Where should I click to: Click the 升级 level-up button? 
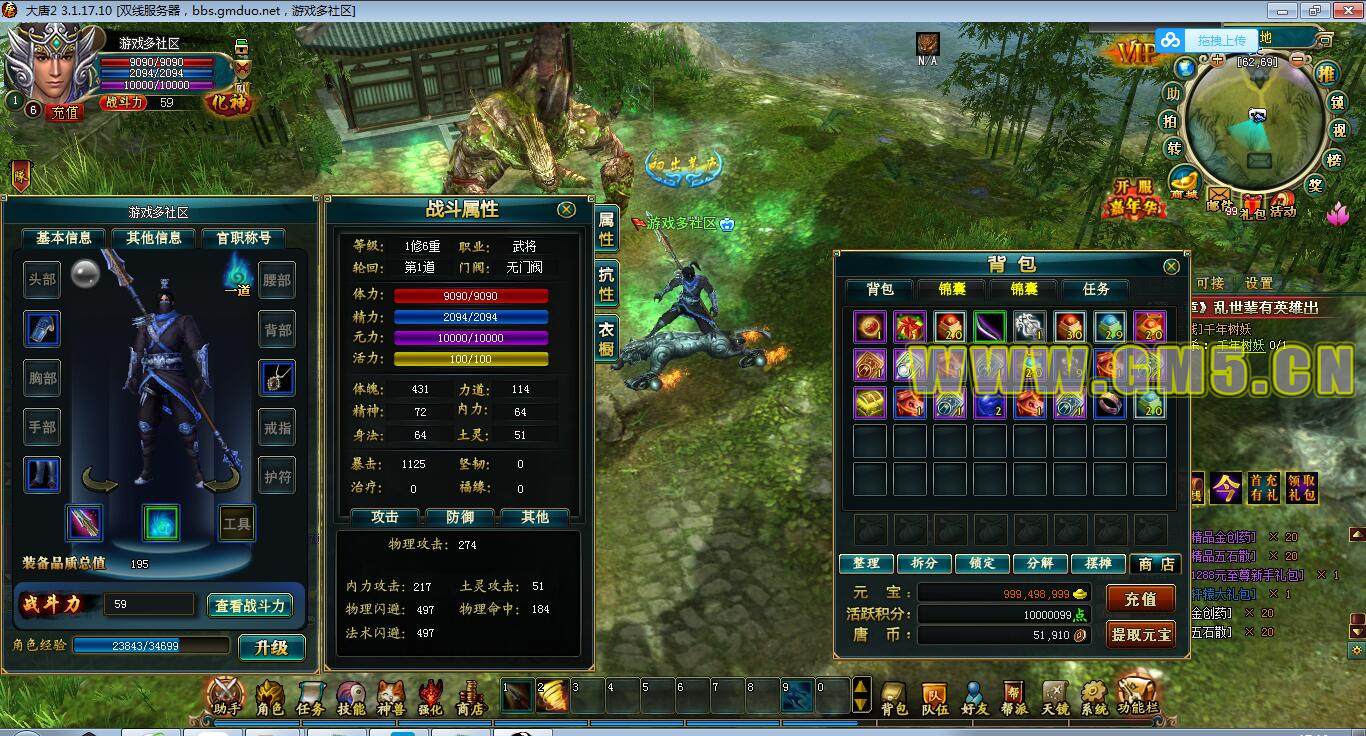[x=271, y=647]
